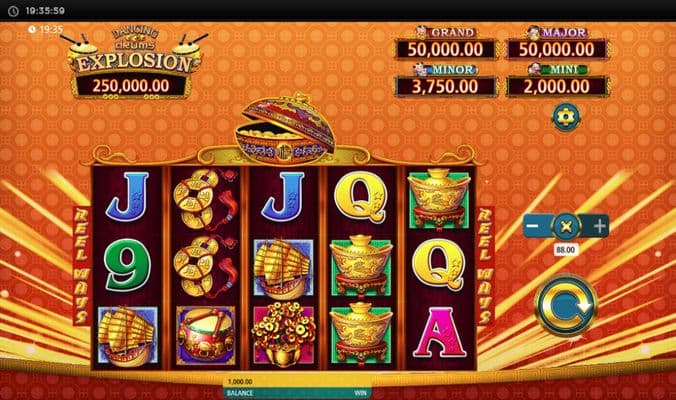Open the bet options coin button
This screenshot has width=676, height=400.
tap(567, 226)
